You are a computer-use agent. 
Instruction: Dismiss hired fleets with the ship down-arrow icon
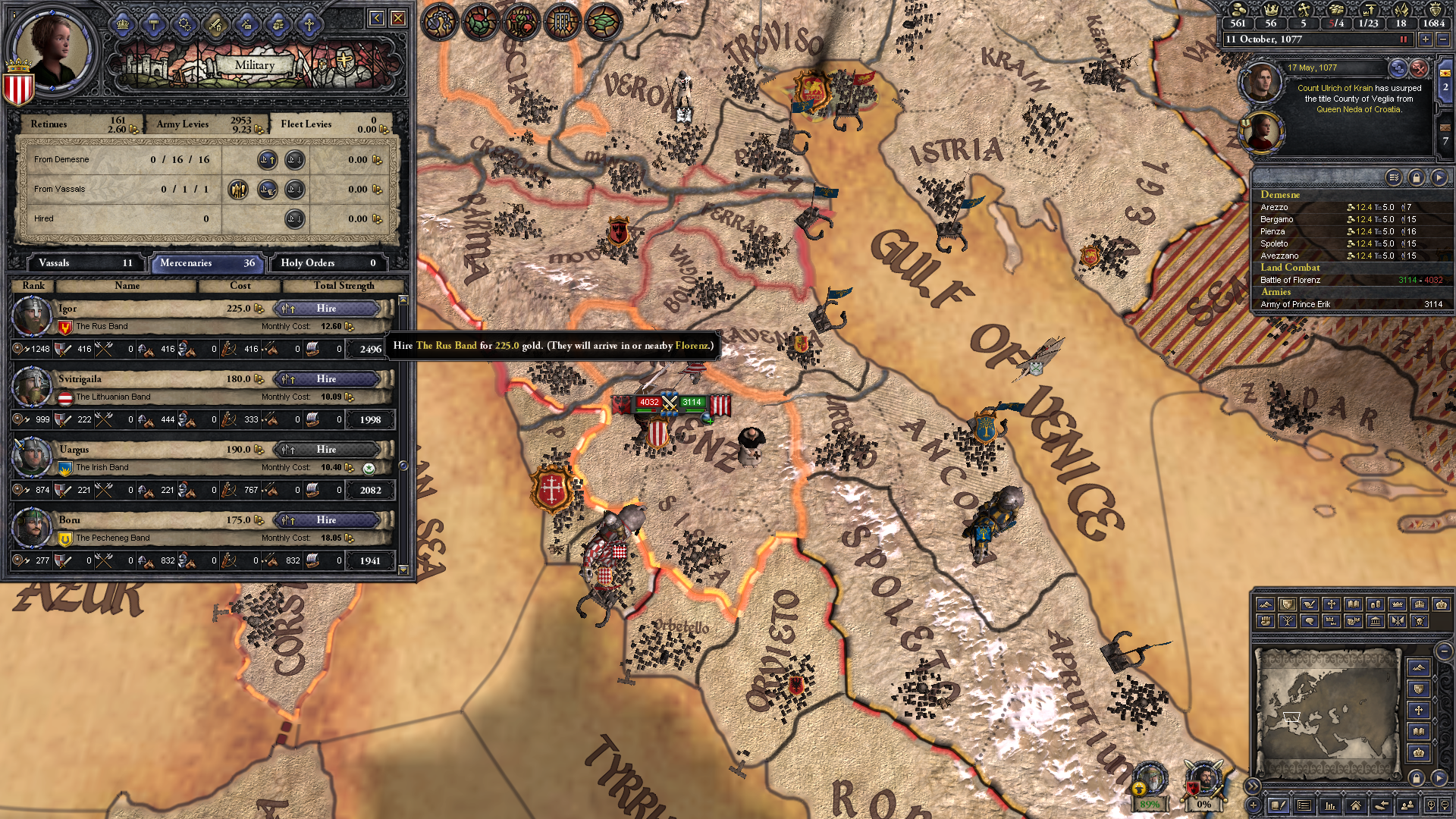[x=295, y=218]
